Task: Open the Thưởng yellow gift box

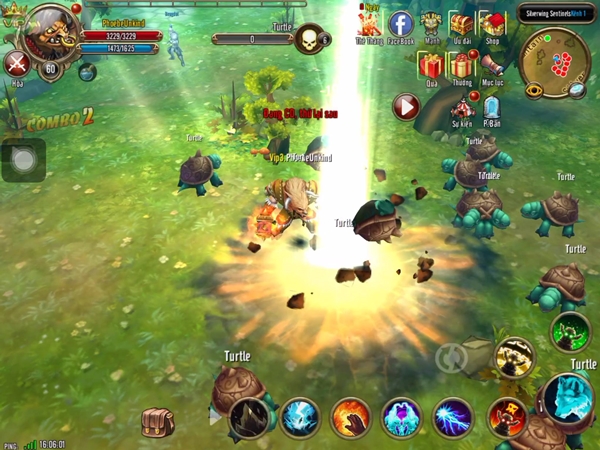Action: [461, 66]
